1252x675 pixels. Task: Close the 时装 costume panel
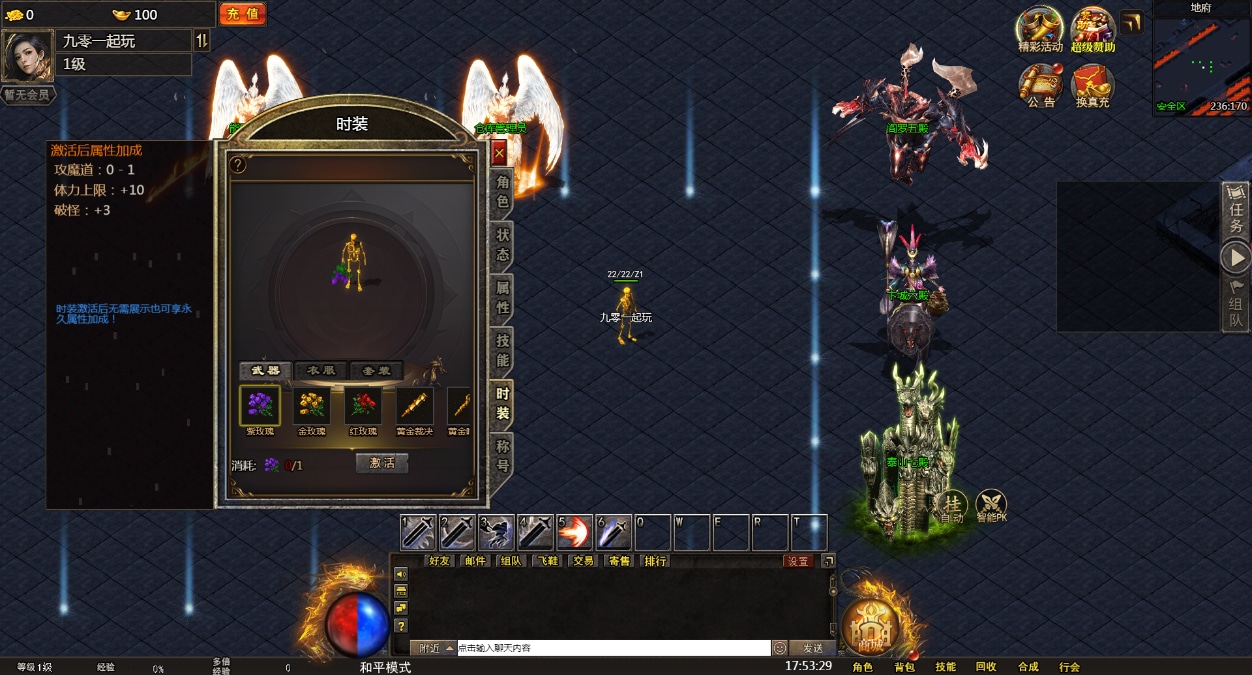(499, 154)
